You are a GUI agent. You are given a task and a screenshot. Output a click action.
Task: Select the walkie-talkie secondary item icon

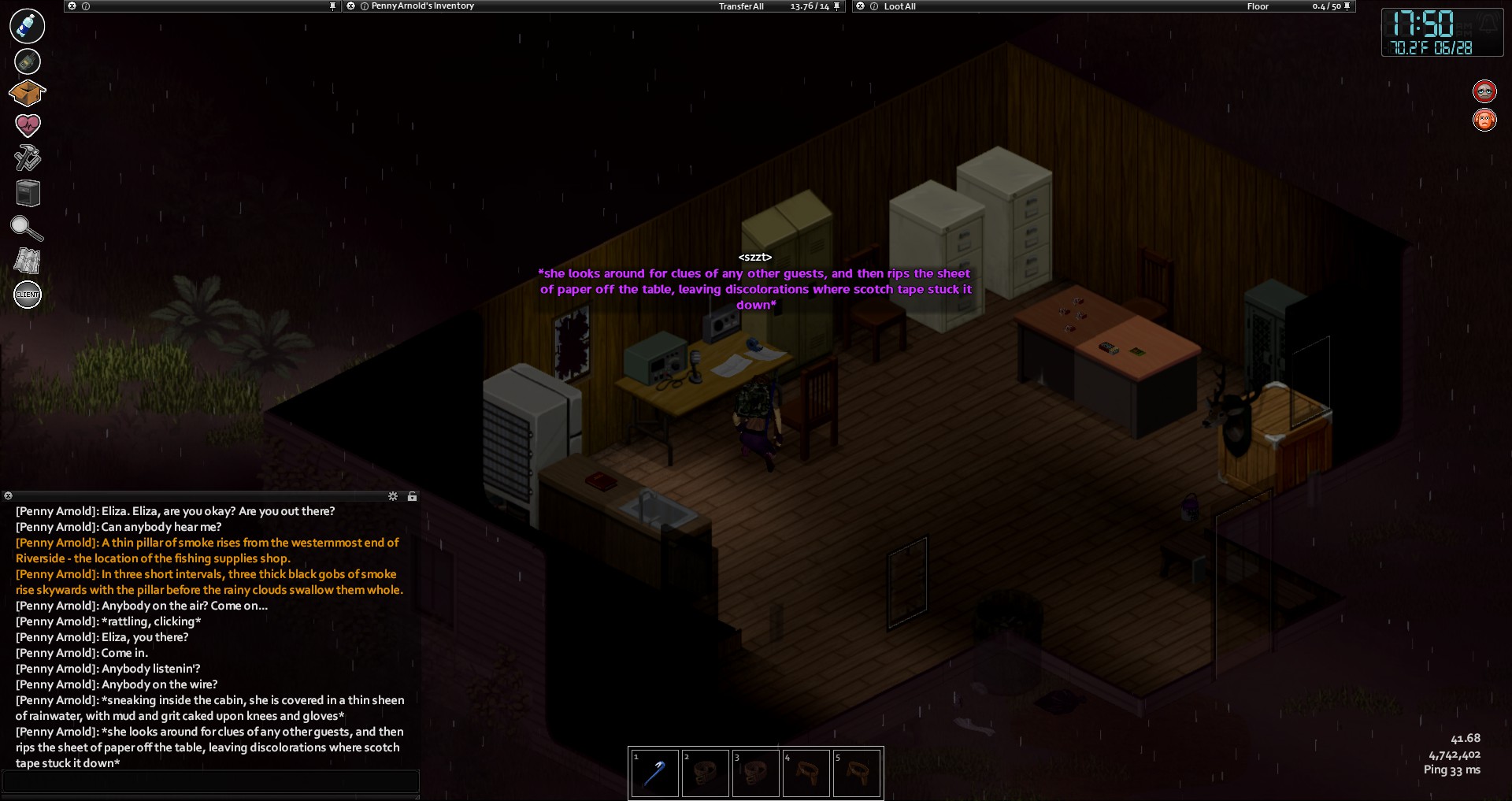coord(28,61)
